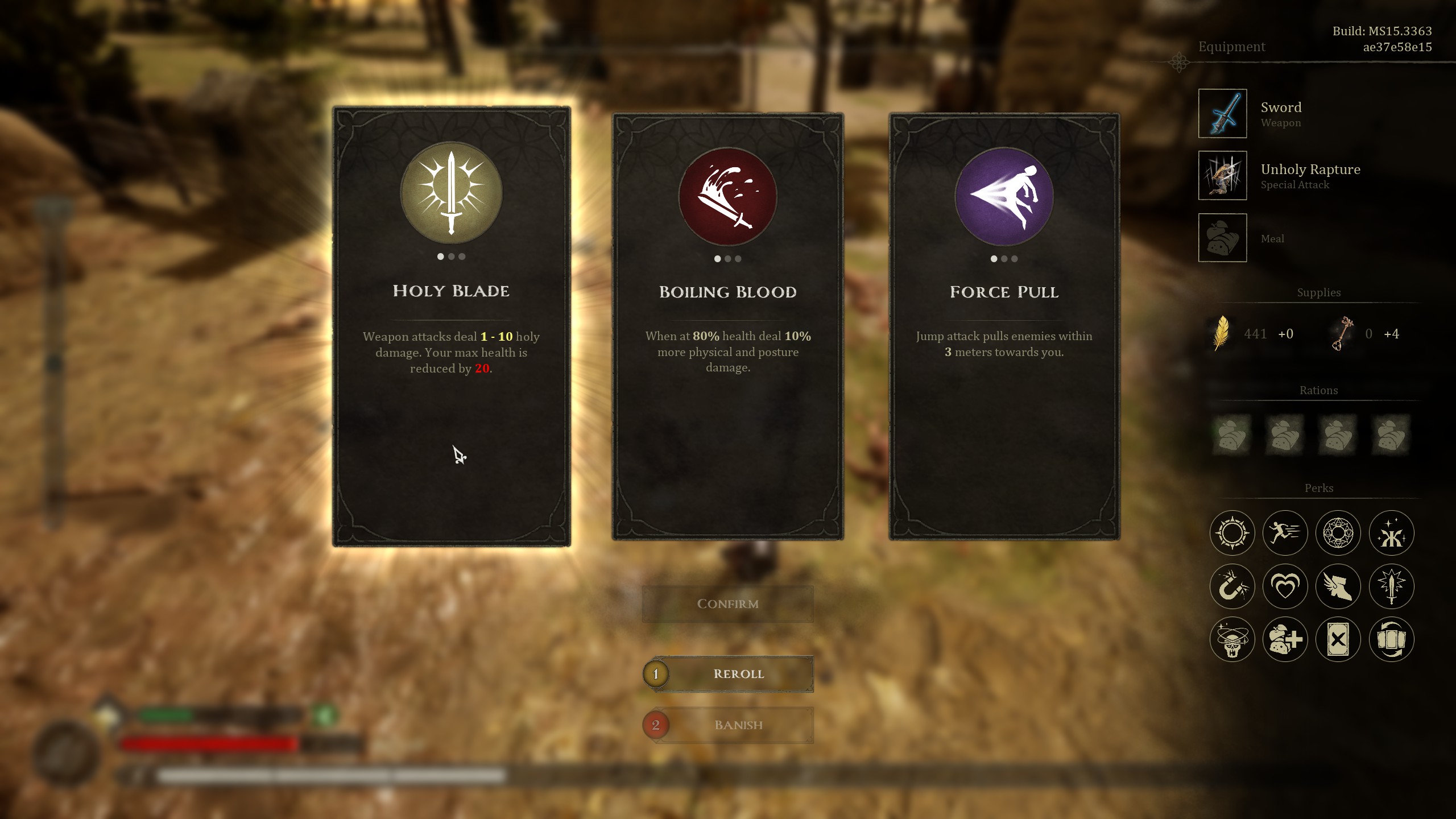Click the empty Meal equipment slot
This screenshot has height=819, width=1456.
[x=1222, y=238]
